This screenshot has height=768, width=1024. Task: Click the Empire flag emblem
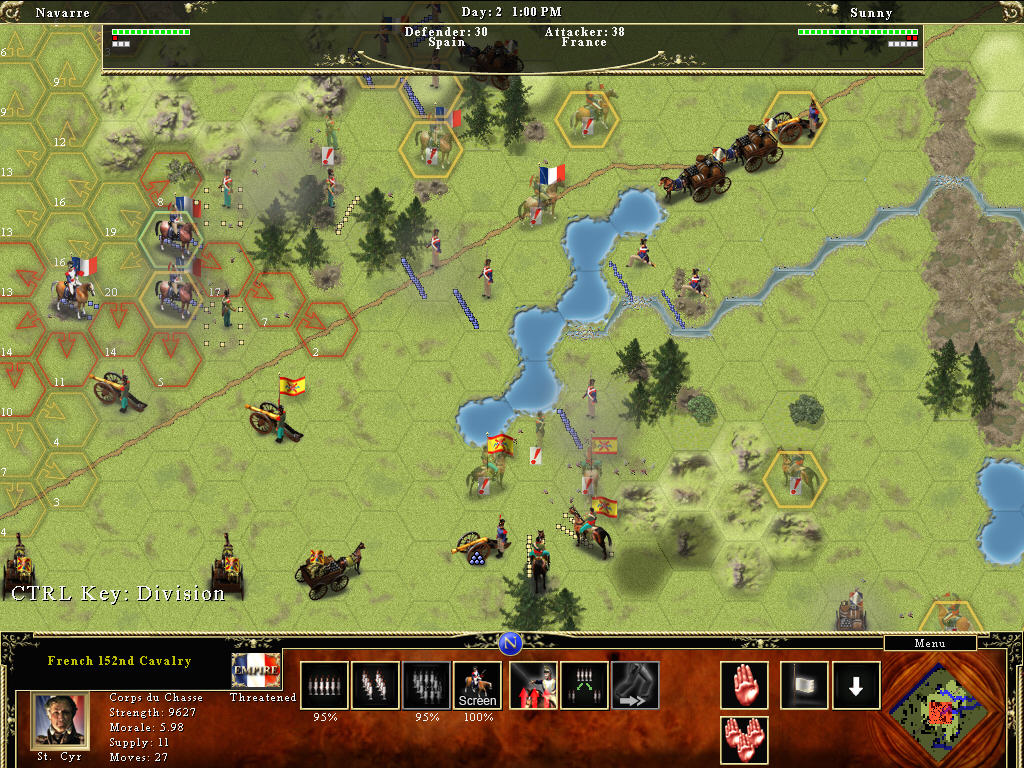point(256,670)
